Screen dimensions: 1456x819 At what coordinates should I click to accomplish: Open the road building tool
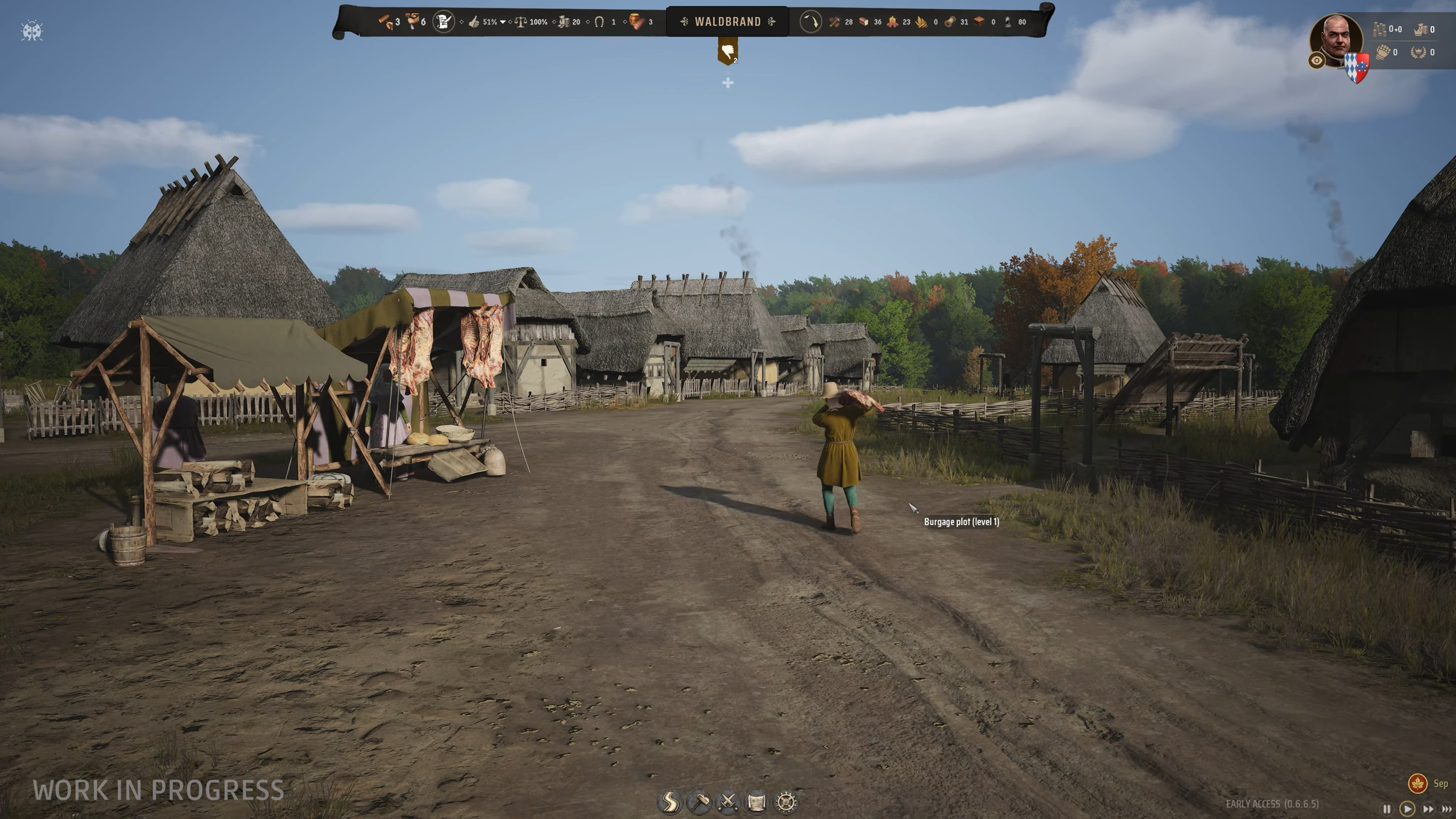click(x=669, y=802)
